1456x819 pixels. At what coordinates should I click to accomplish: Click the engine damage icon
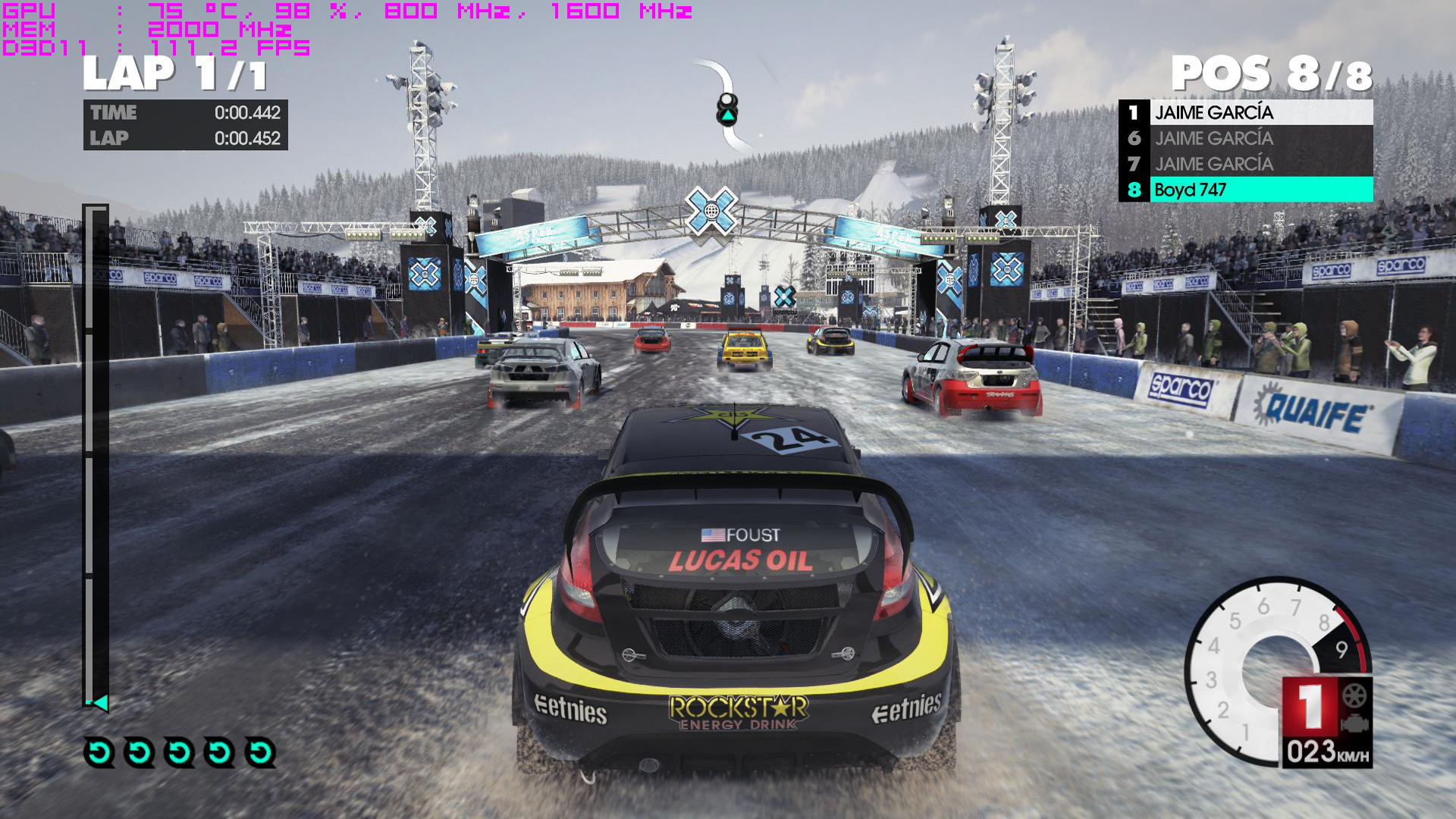[x=1355, y=724]
